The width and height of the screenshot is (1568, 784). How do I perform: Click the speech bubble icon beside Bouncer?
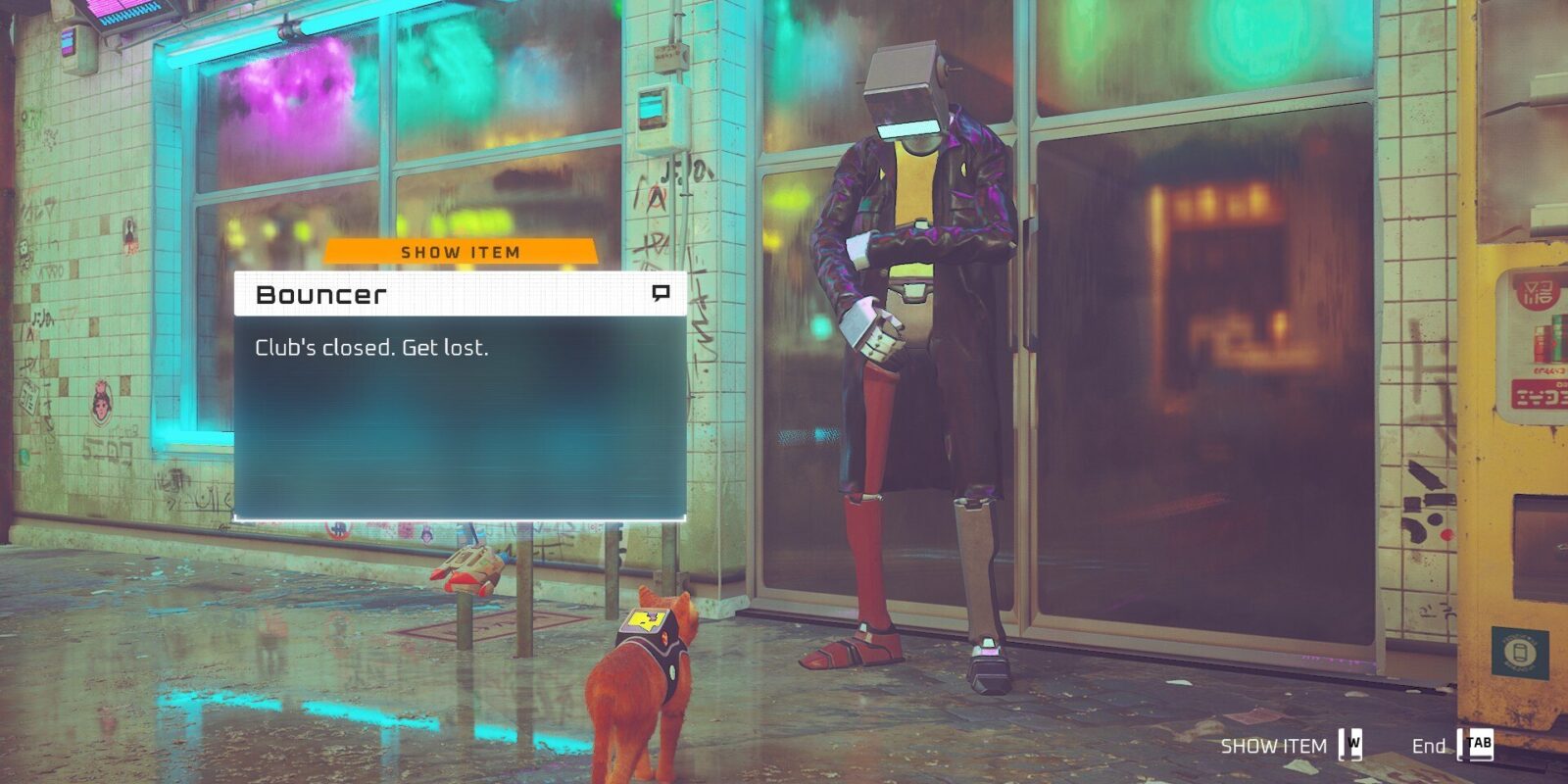661,293
